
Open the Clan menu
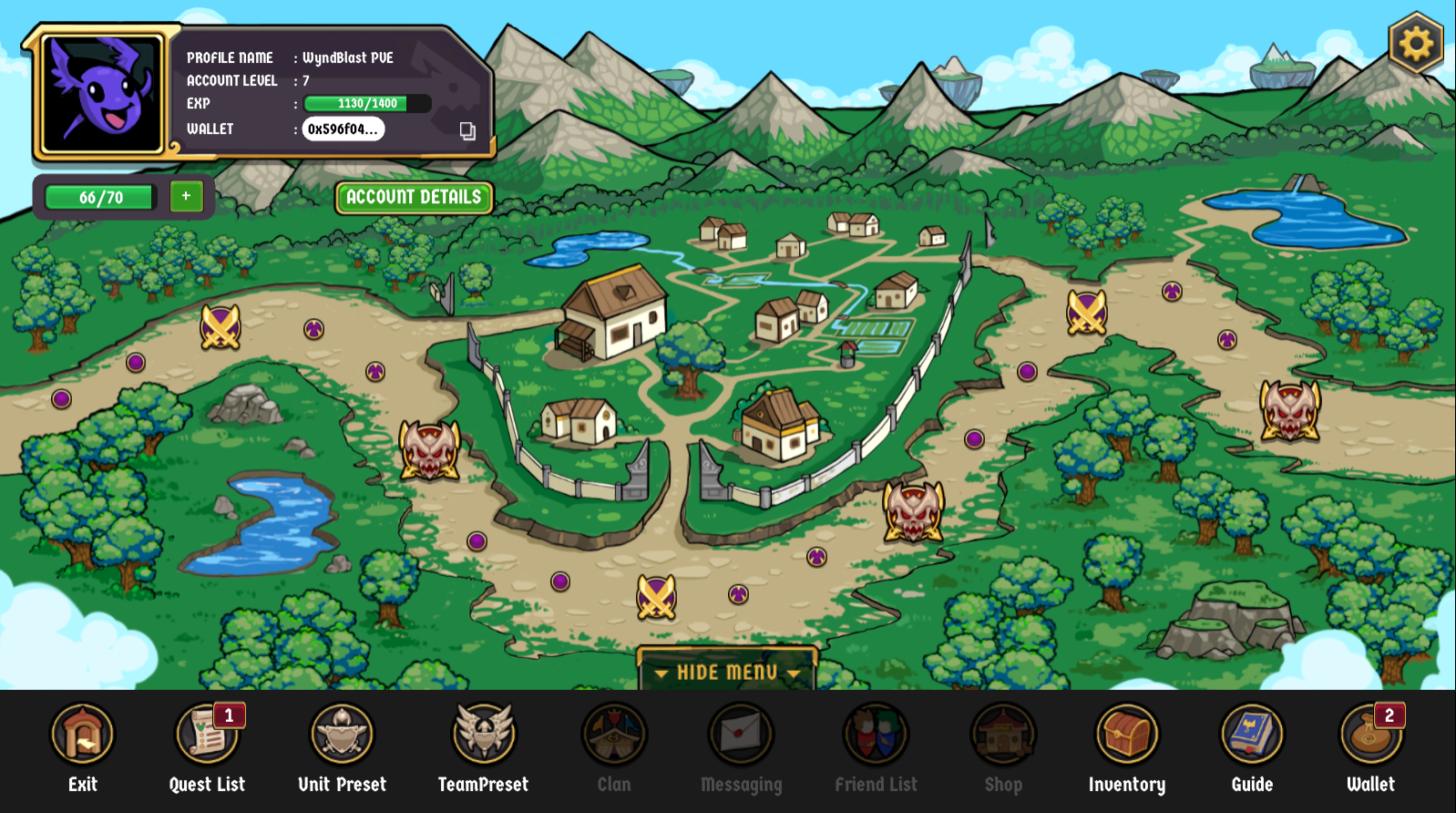pyautogui.click(x=614, y=734)
